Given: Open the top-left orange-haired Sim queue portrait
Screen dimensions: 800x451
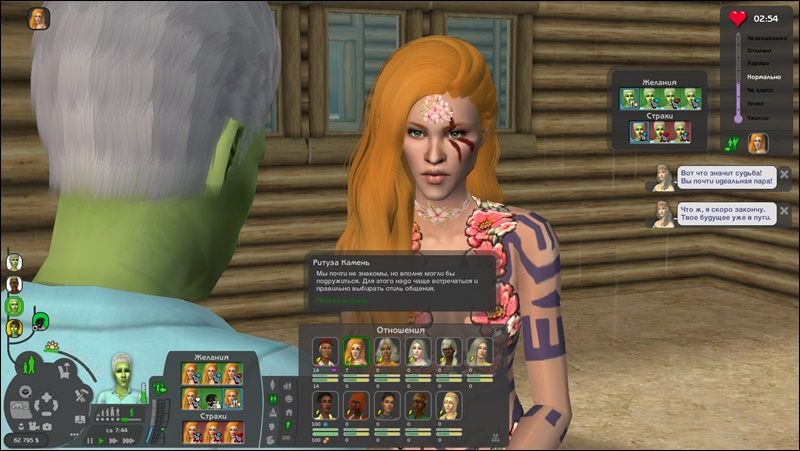Looking at the screenshot, I should tap(38, 18).
